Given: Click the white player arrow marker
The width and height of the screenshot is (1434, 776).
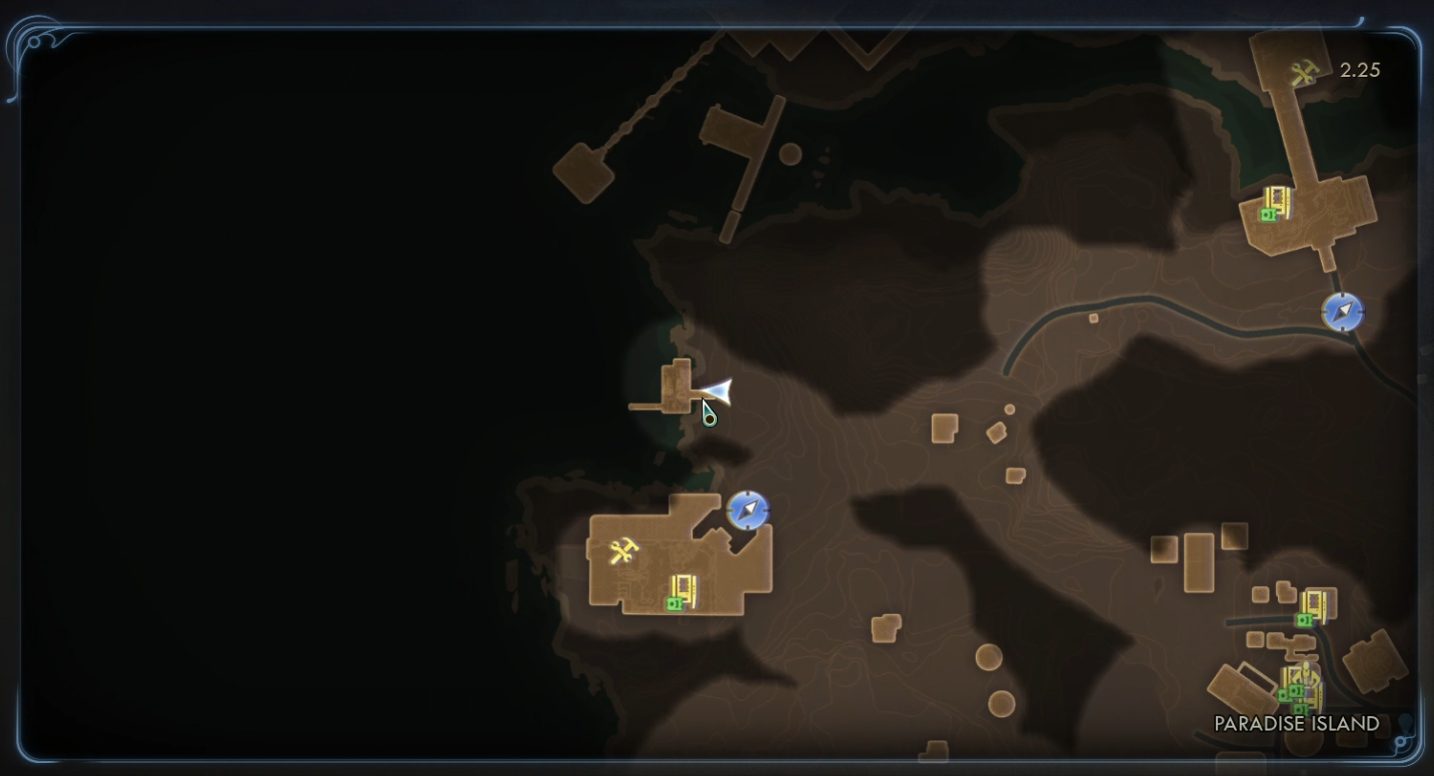Looking at the screenshot, I should click(717, 391).
